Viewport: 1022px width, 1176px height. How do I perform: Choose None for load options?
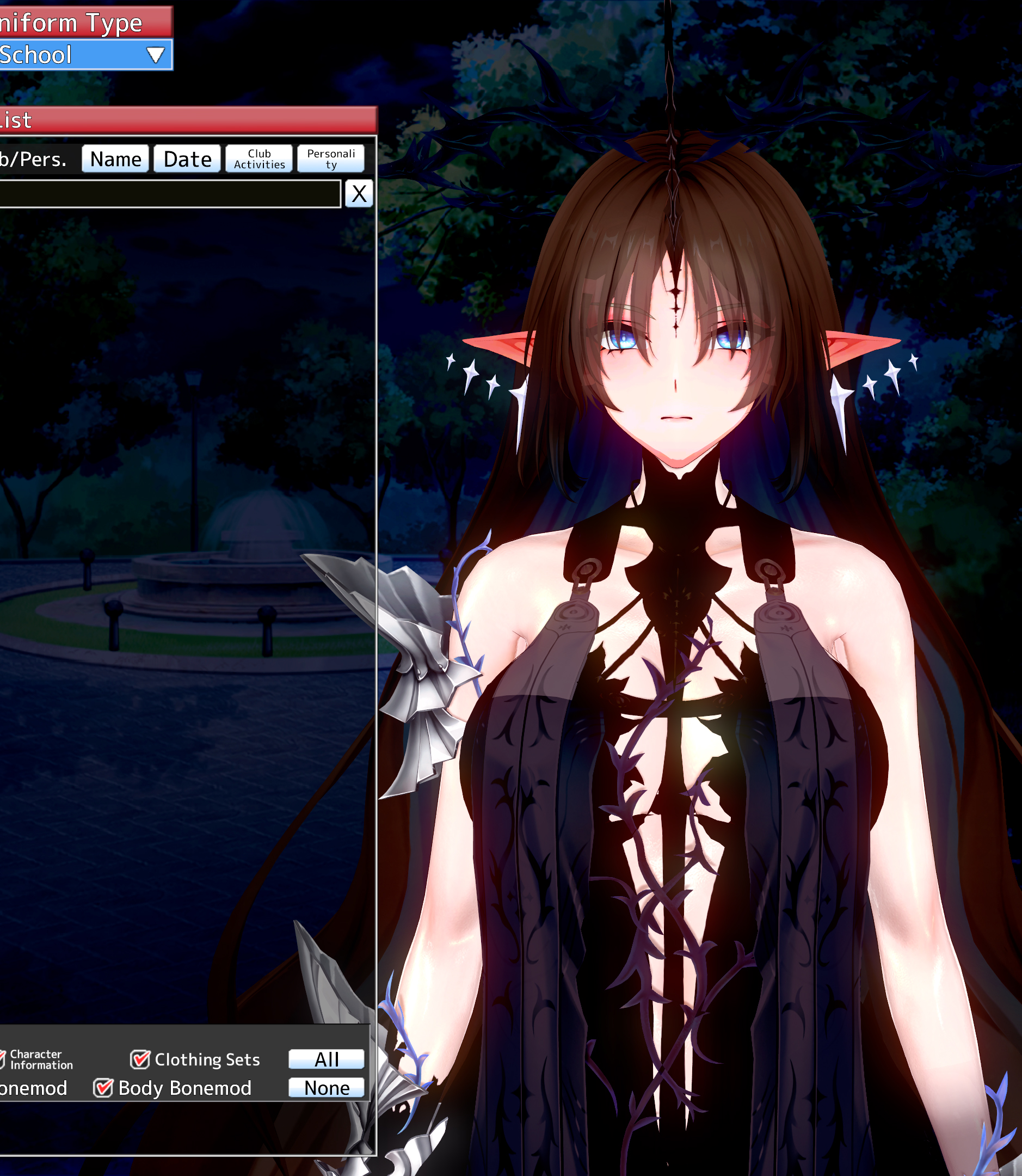326,1088
